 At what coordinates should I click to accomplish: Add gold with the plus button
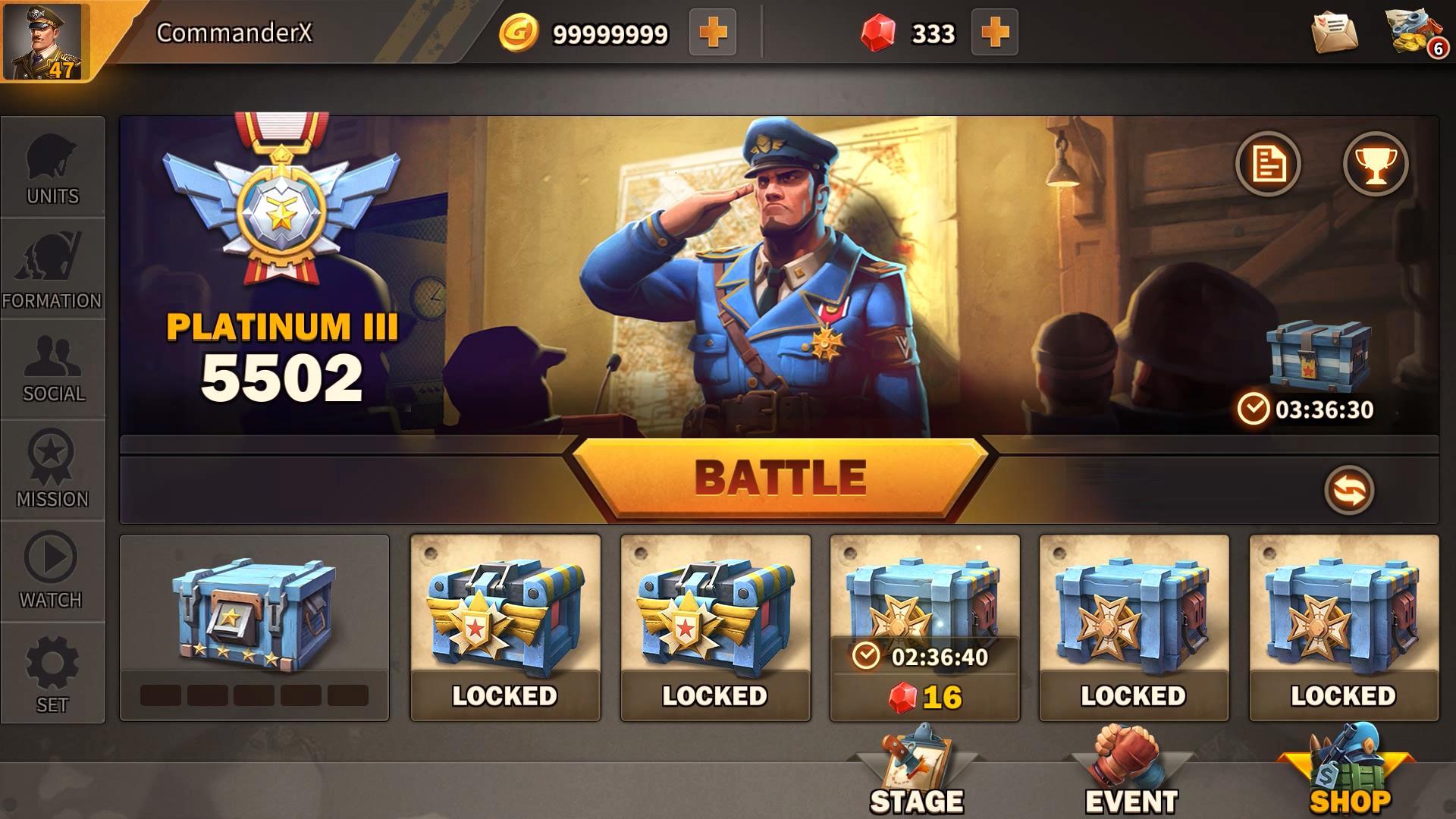[x=714, y=32]
